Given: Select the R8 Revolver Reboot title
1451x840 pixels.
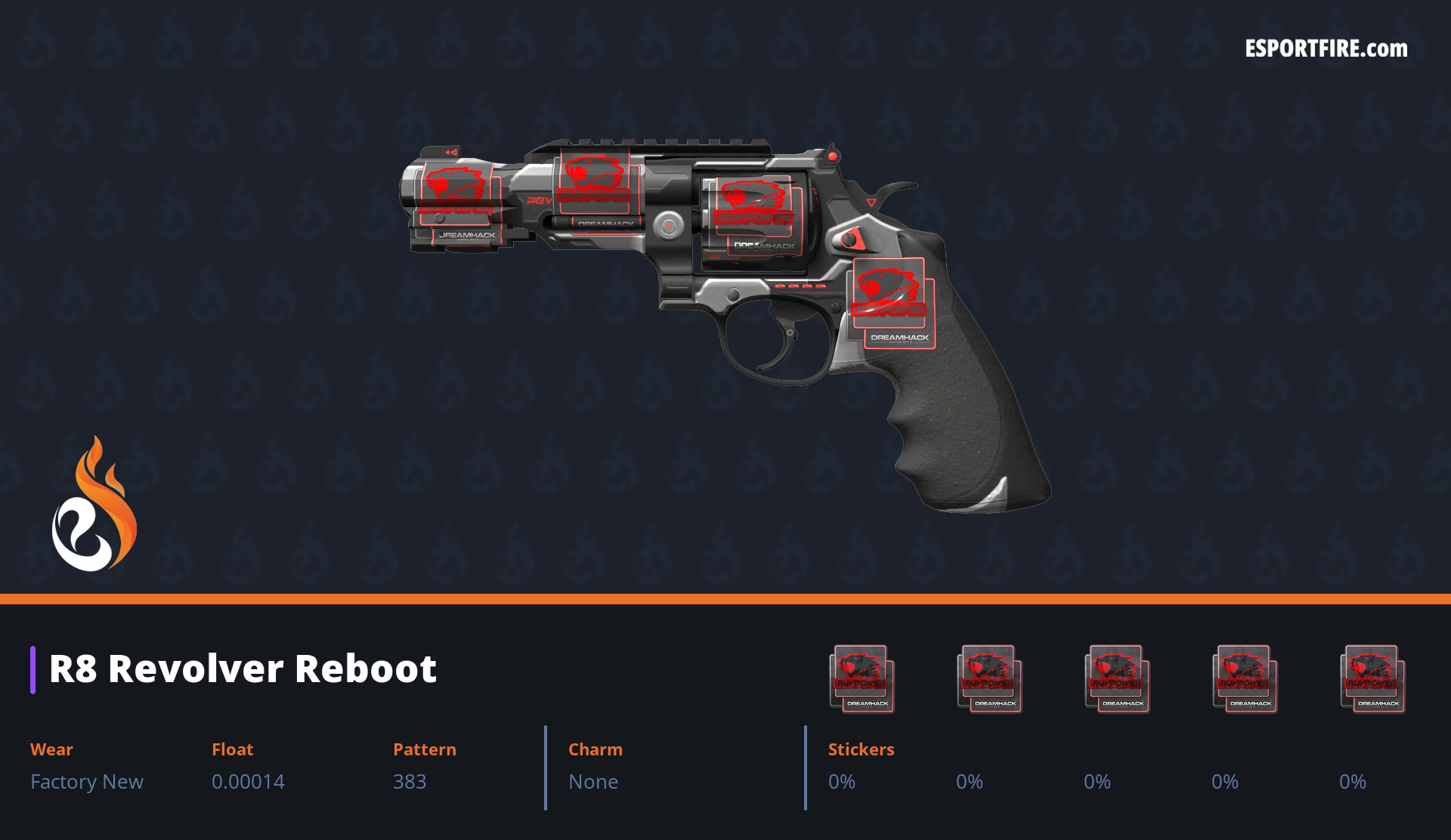Looking at the screenshot, I should tap(243, 669).
